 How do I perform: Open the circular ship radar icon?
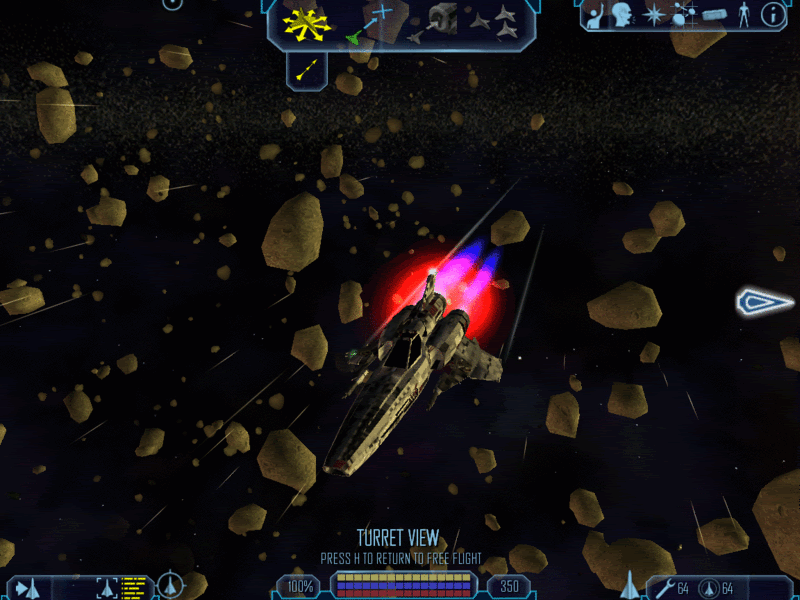pos(171,584)
